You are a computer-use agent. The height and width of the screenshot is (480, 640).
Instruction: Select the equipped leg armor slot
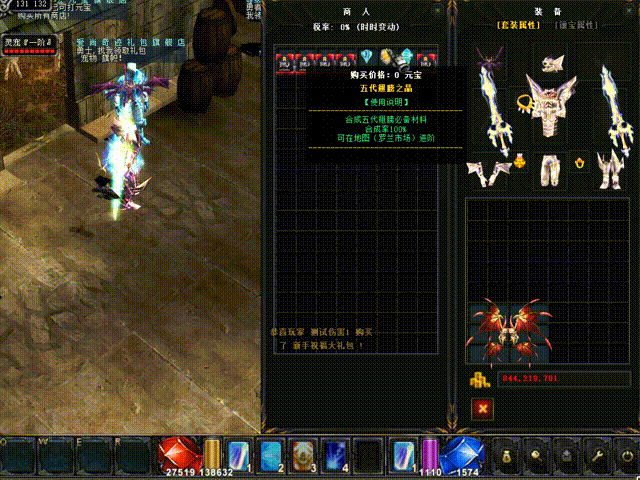click(550, 167)
